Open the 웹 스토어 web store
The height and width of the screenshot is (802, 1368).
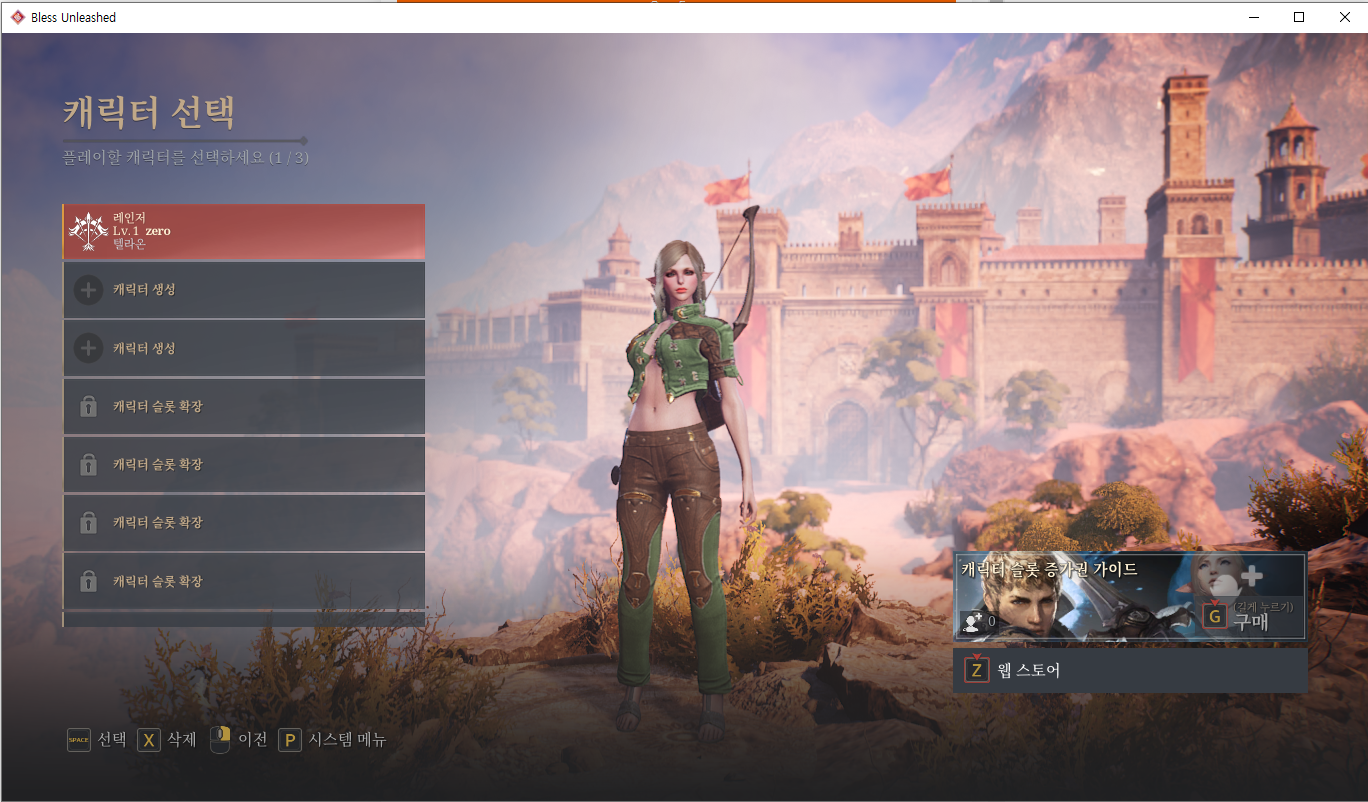point(1130,671)
